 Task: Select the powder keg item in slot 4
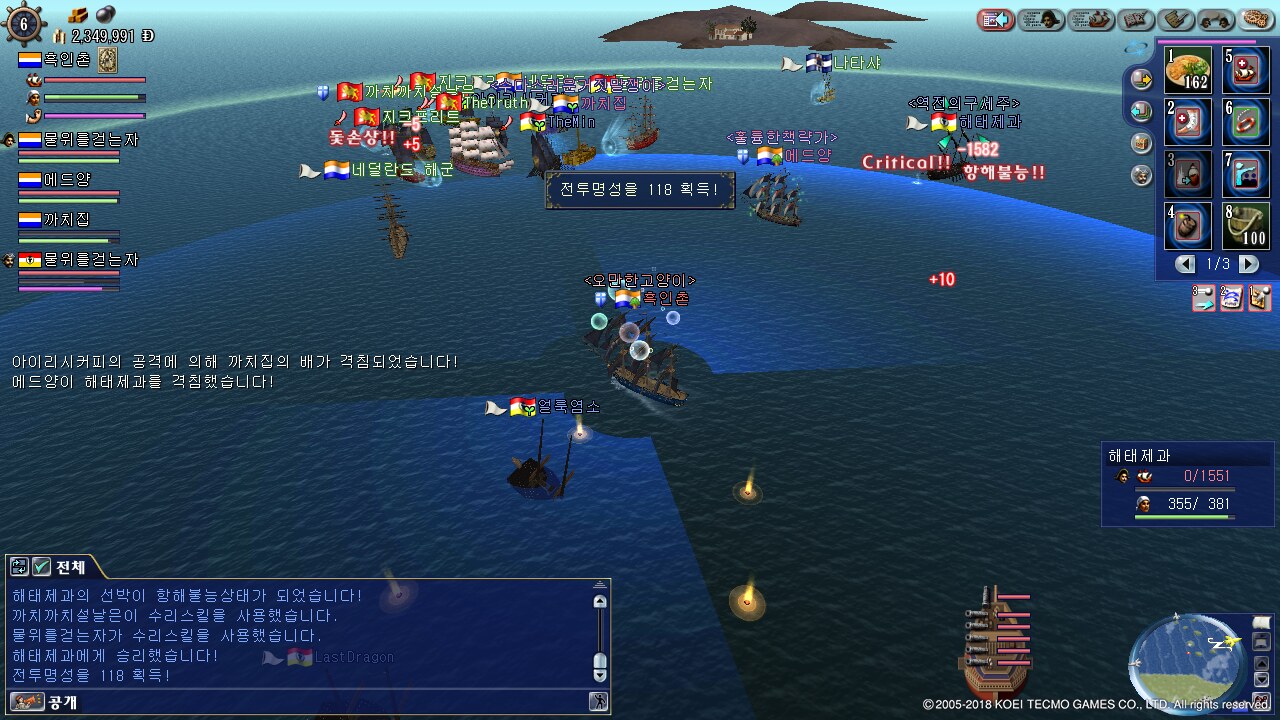[x=1188, y=226]
